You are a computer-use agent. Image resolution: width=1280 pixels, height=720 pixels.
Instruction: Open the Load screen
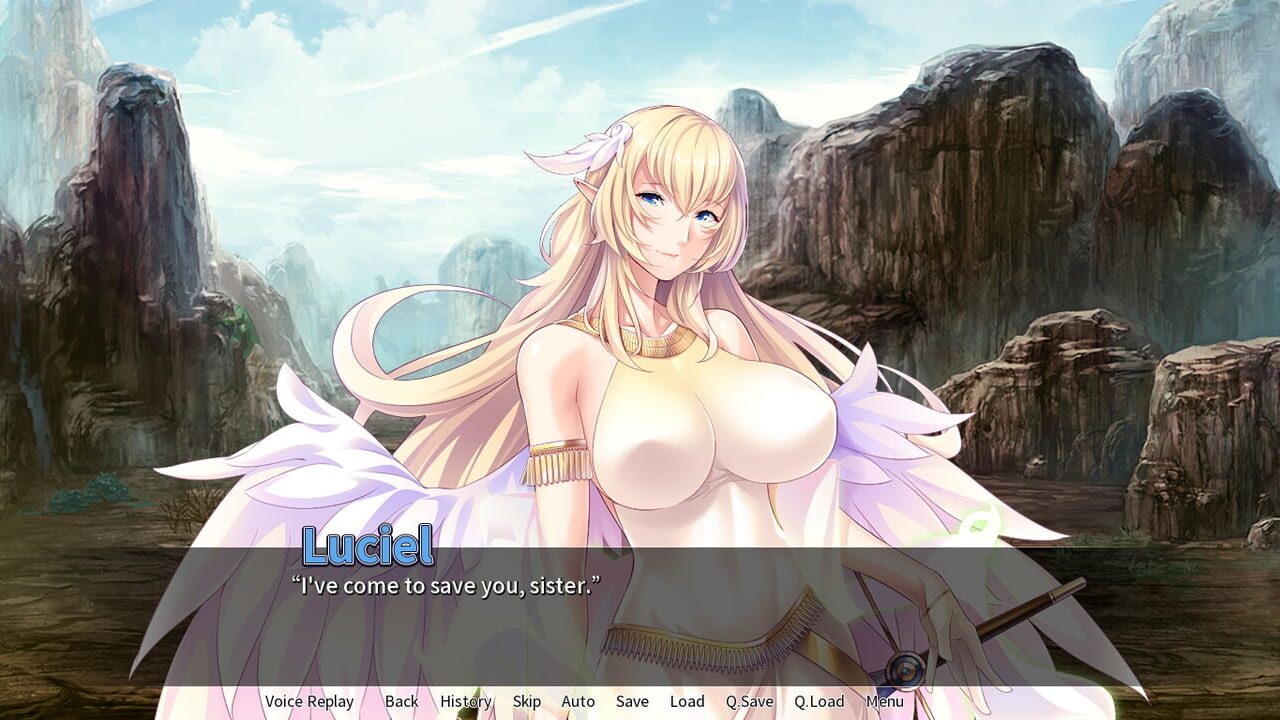tap(686, 701)
